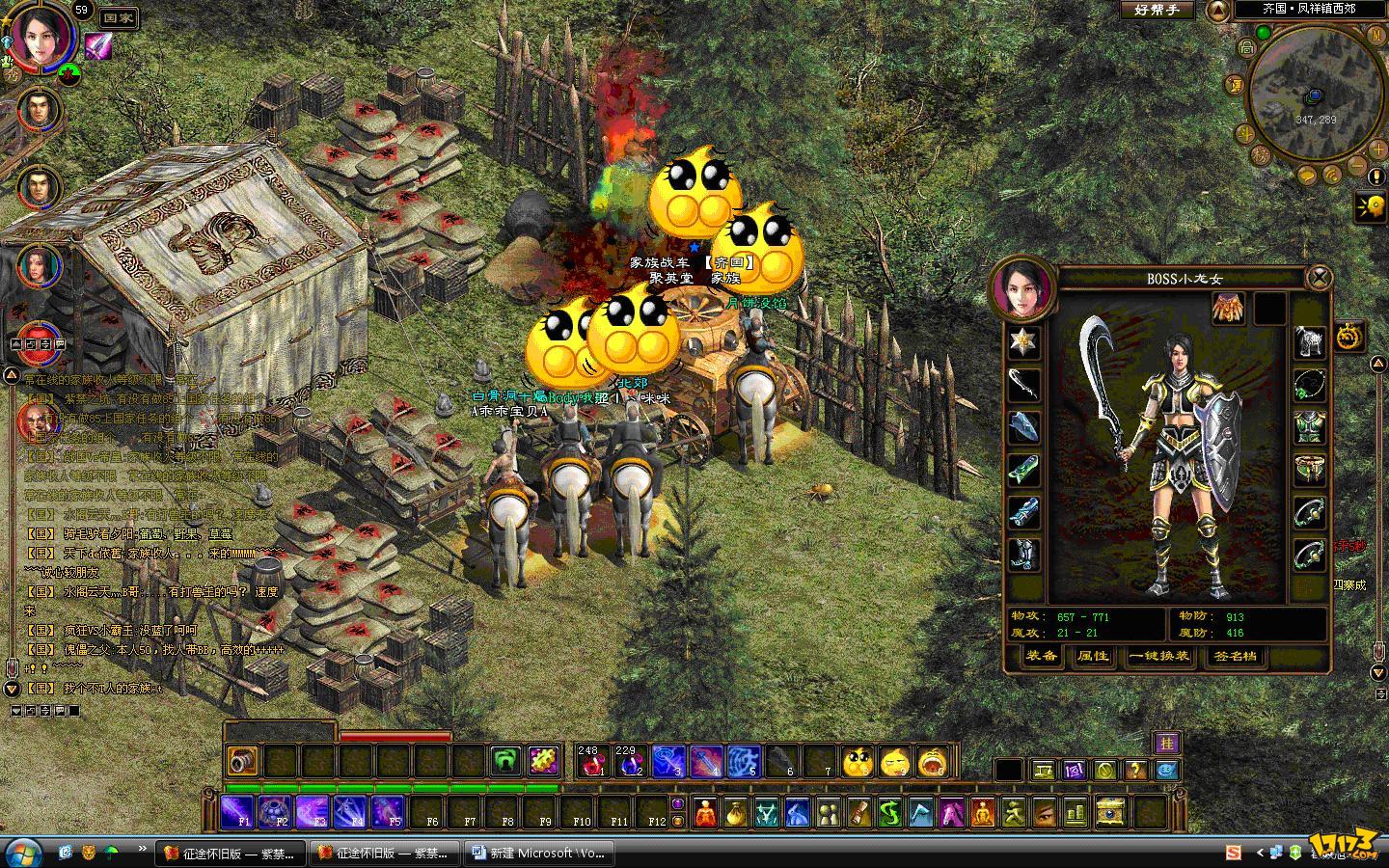This screenshot has width=1389, height=868.
Task: Open the question mark help icon
Action: [x=1136, y=770]
